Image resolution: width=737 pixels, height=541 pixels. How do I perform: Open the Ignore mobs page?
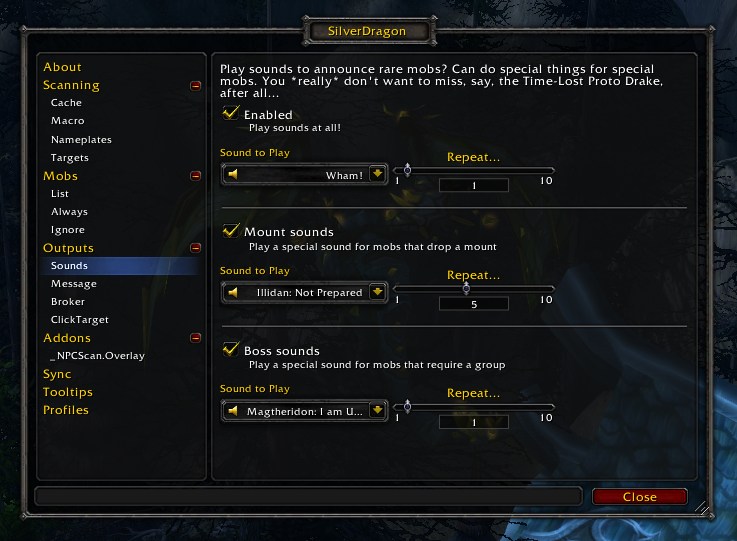(67, 230)
